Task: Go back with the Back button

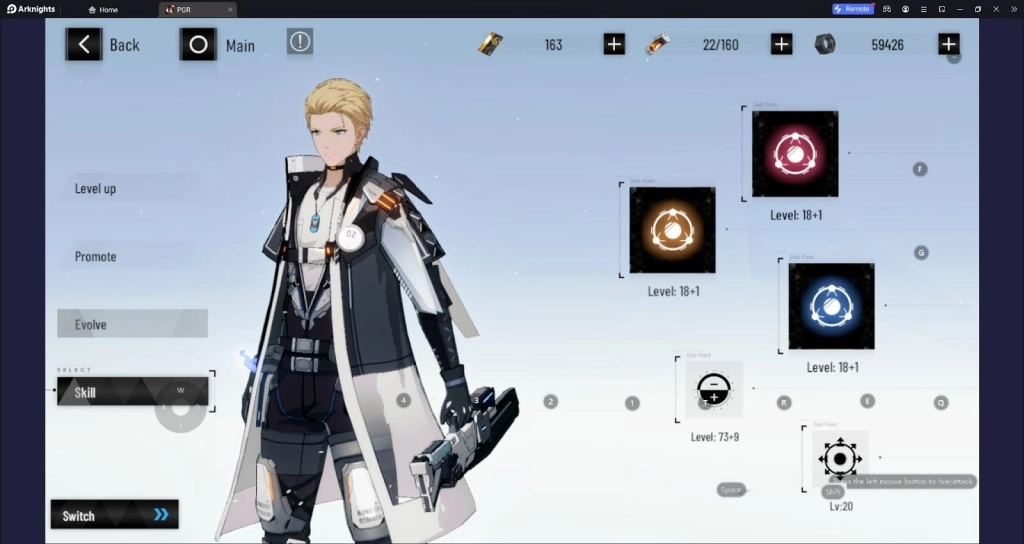Action: pos(103,44)
